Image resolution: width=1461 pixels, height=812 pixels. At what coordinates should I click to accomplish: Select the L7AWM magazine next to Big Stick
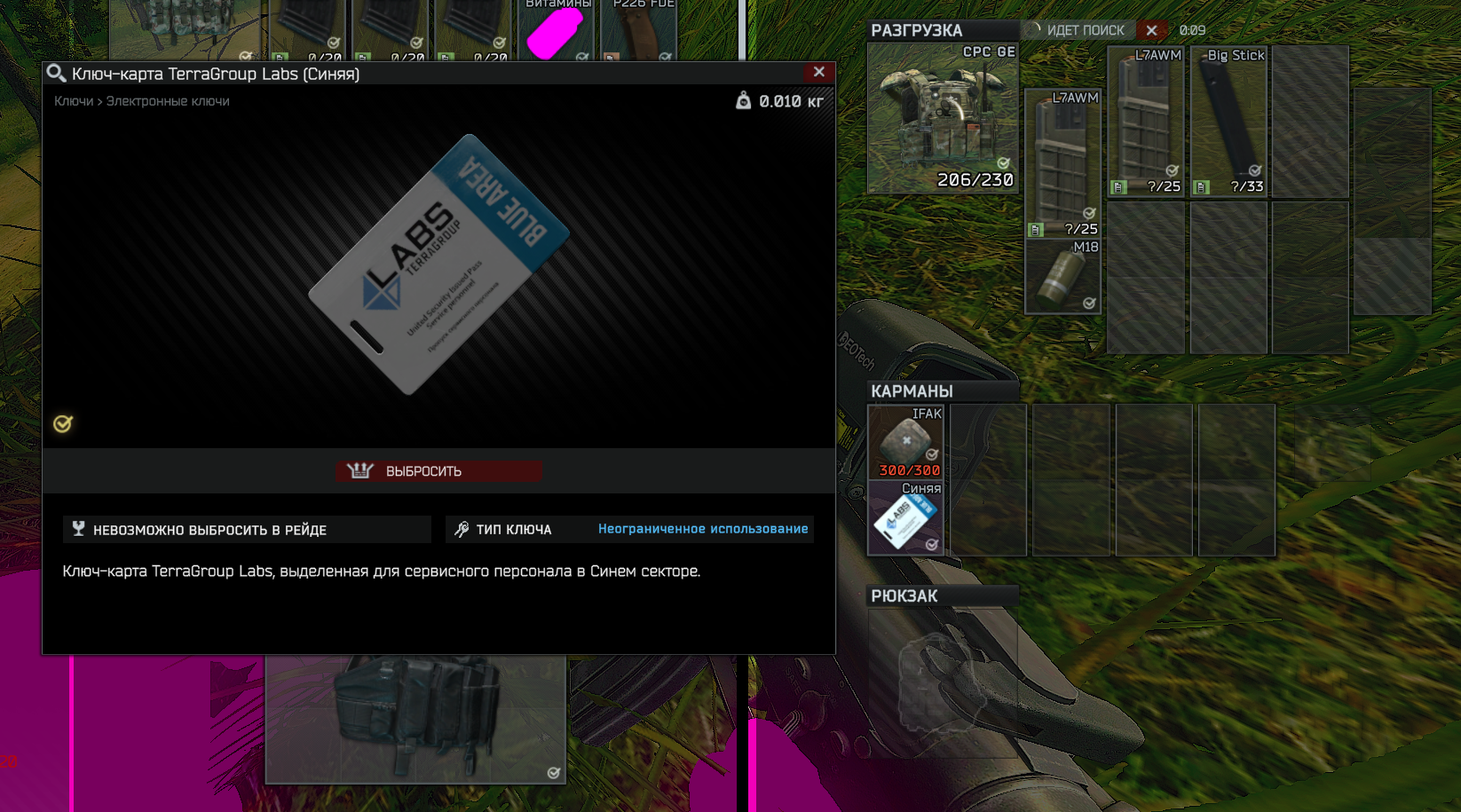[1146, 122]
